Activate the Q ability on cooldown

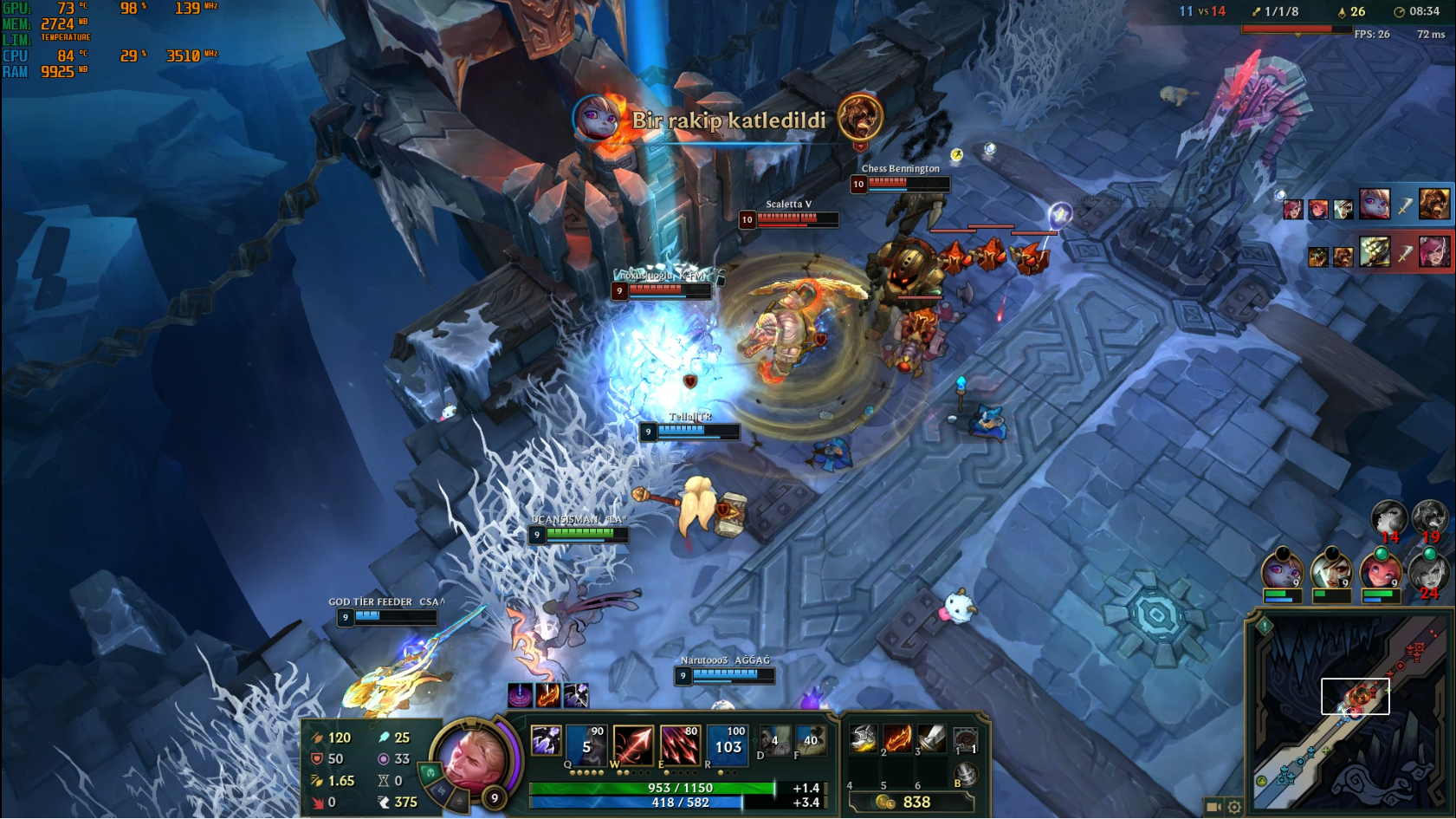click(586, 746)
